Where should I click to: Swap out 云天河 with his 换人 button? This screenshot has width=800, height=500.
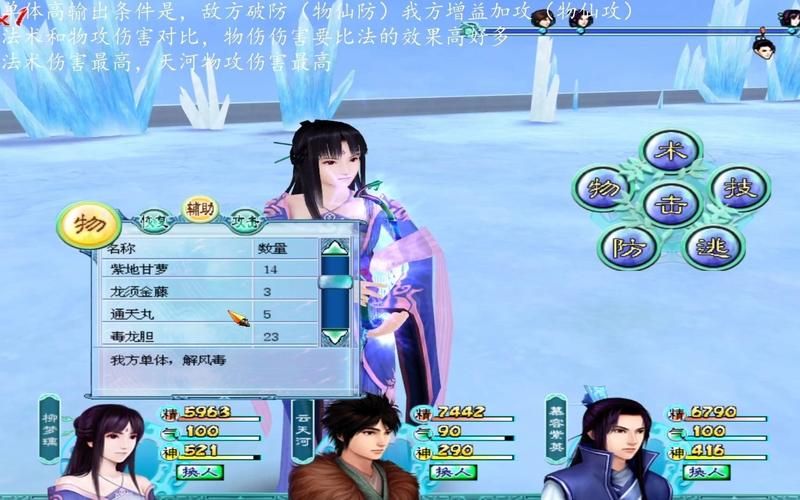453,471
